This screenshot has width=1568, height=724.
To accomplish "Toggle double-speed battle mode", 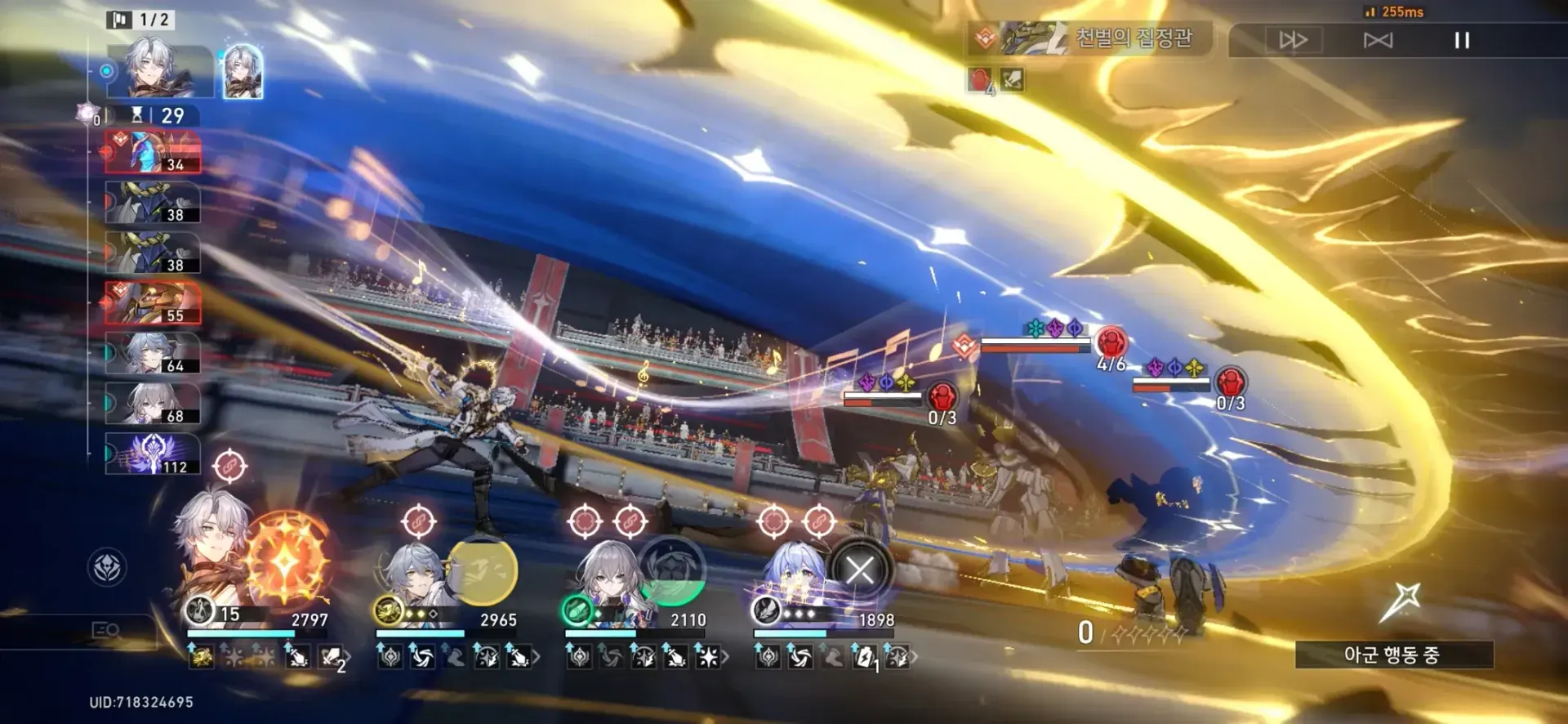I will tap(1293, 40).
